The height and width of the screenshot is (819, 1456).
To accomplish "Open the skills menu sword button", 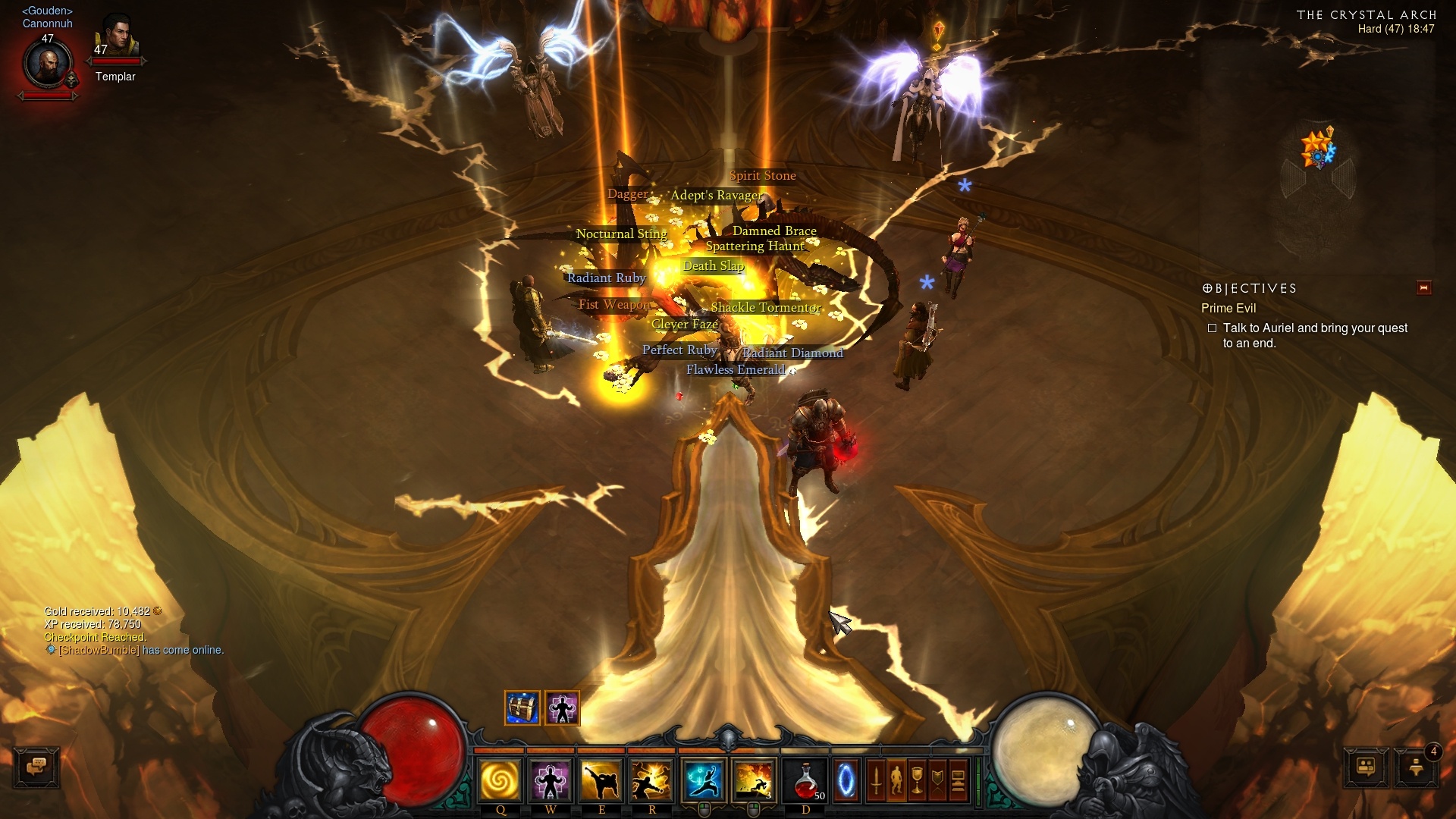I will [876, 780].
